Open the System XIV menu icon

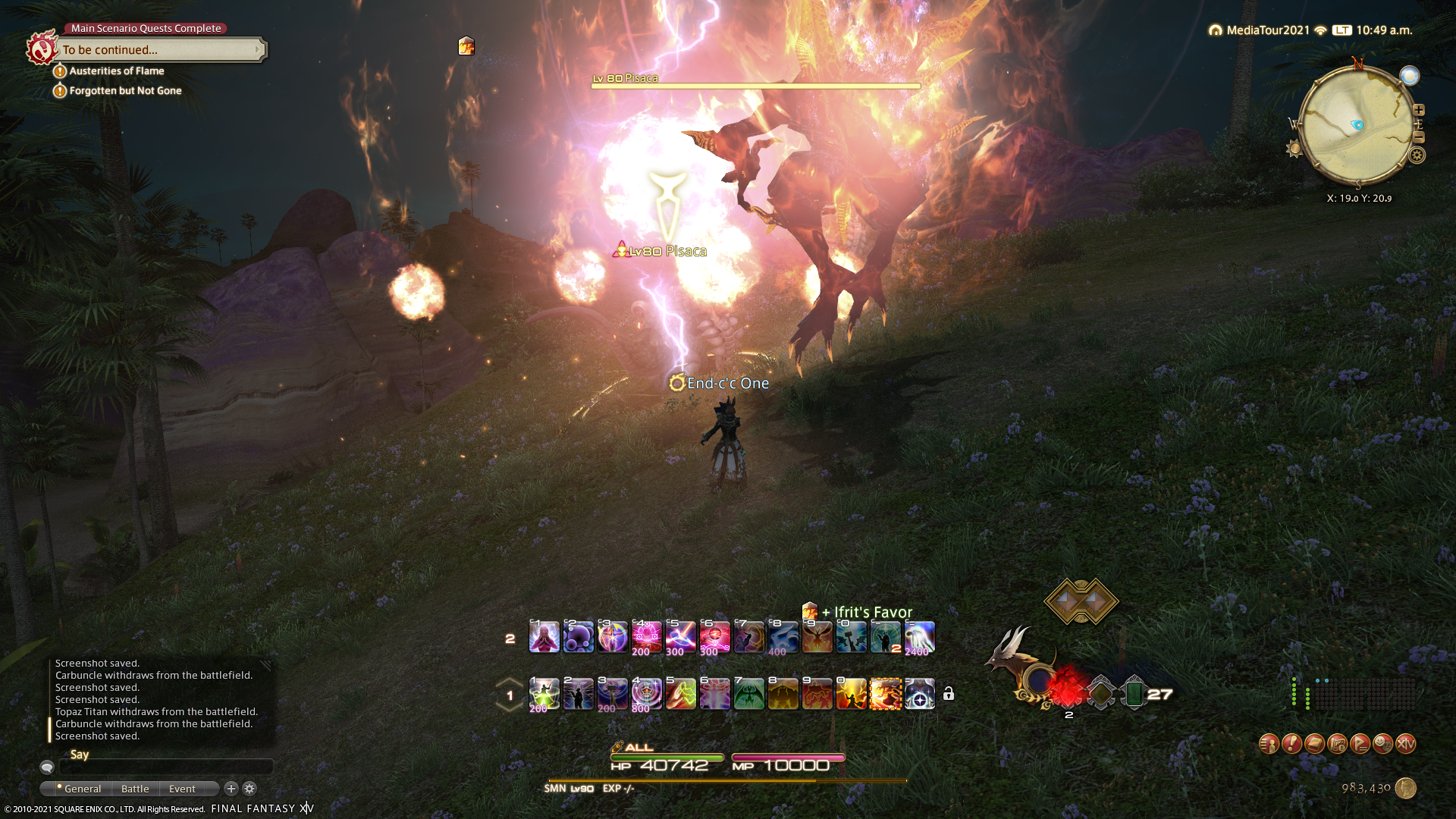(1405, 744)
